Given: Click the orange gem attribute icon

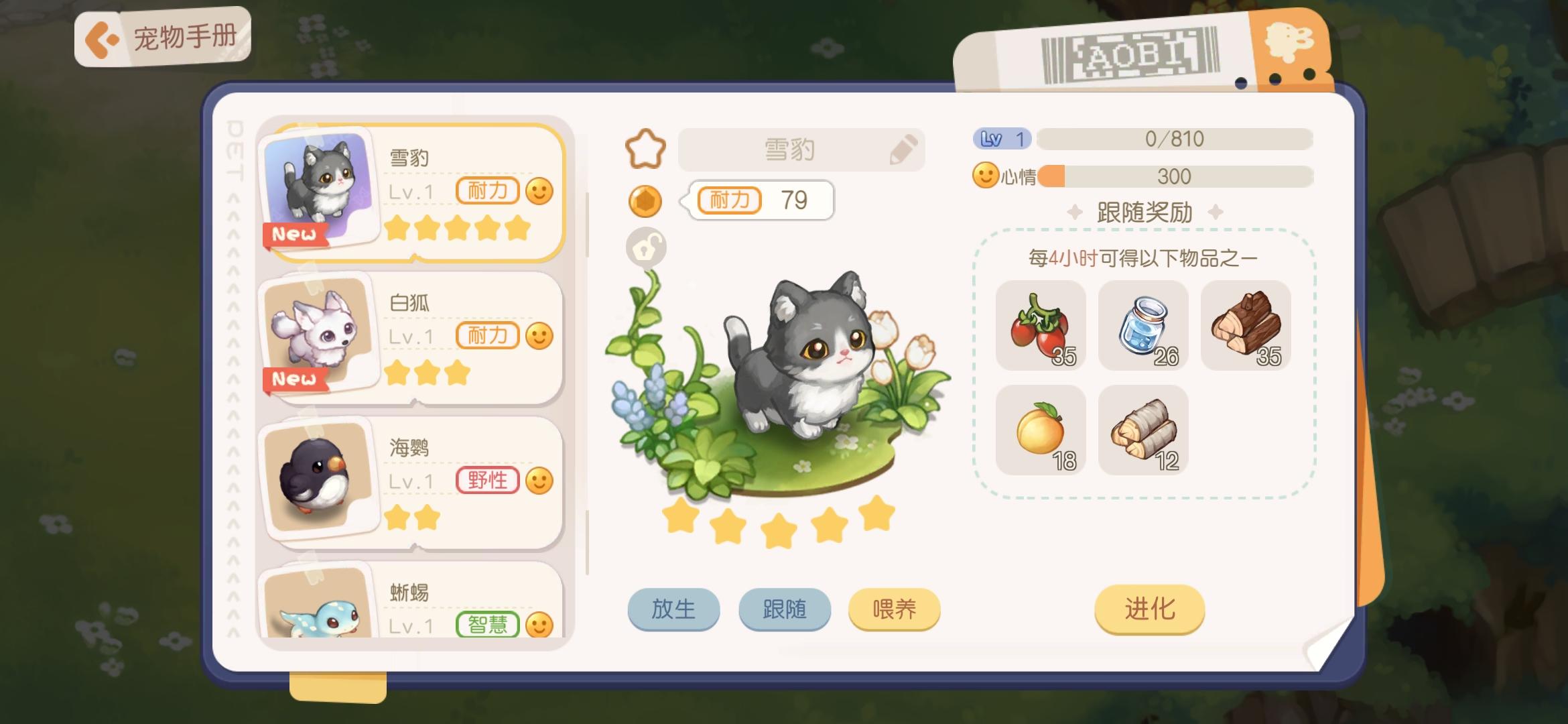Looking at the screenshot, I should (x=645, y=201).
